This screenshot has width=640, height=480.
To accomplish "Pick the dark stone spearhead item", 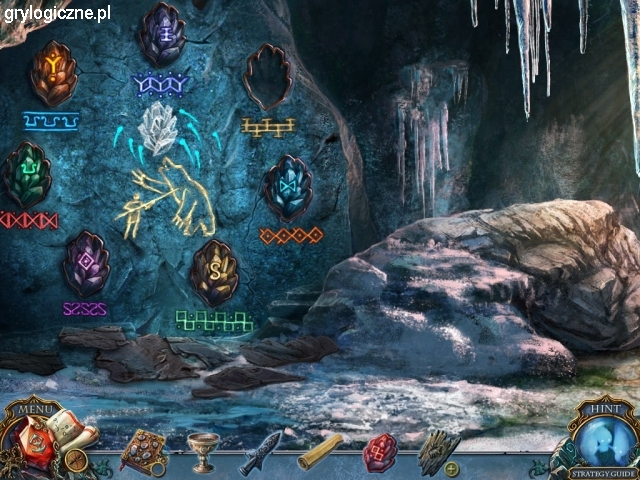I will click(260, 451).
